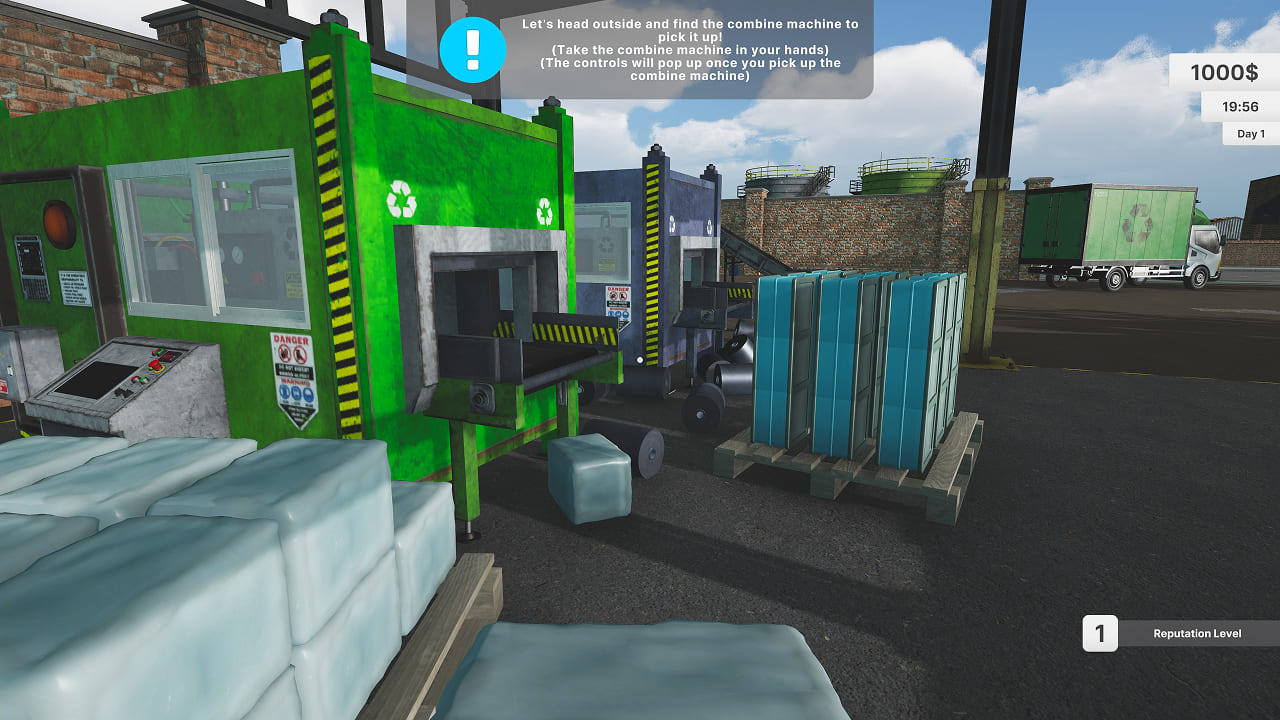1280x720 pixels.
Task: Flip the green-lit power switch on the console
Action: tap(159, 350)
